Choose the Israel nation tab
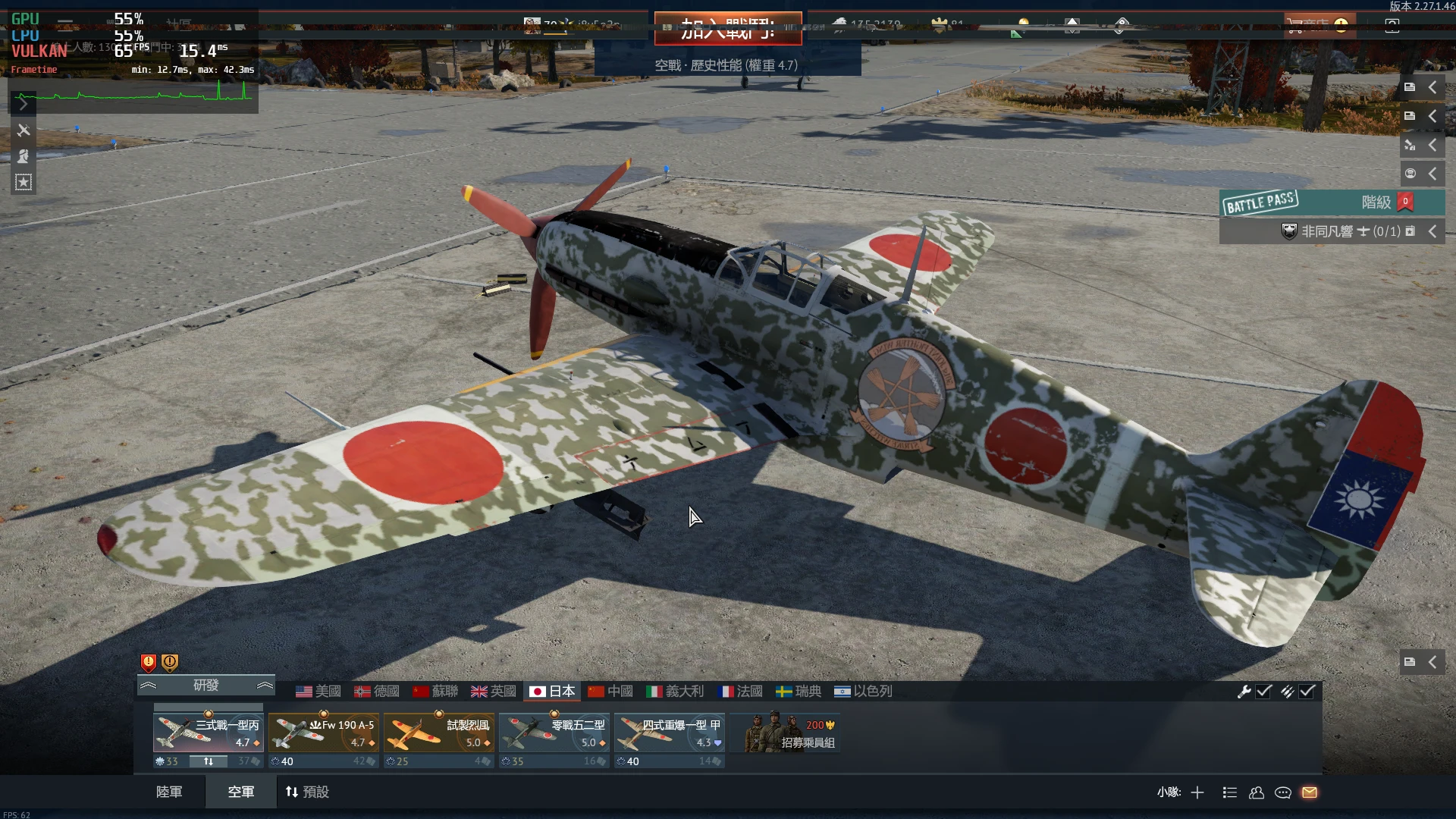The height and width of the screenshot is (819, 1456). point(863,692)
